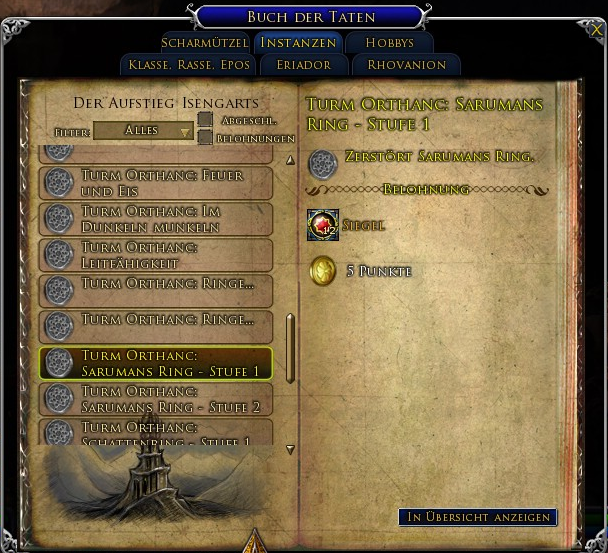Click the deed list's scroll-down arrow
This screenshot has width=608, height=553.
click(290, 450)
